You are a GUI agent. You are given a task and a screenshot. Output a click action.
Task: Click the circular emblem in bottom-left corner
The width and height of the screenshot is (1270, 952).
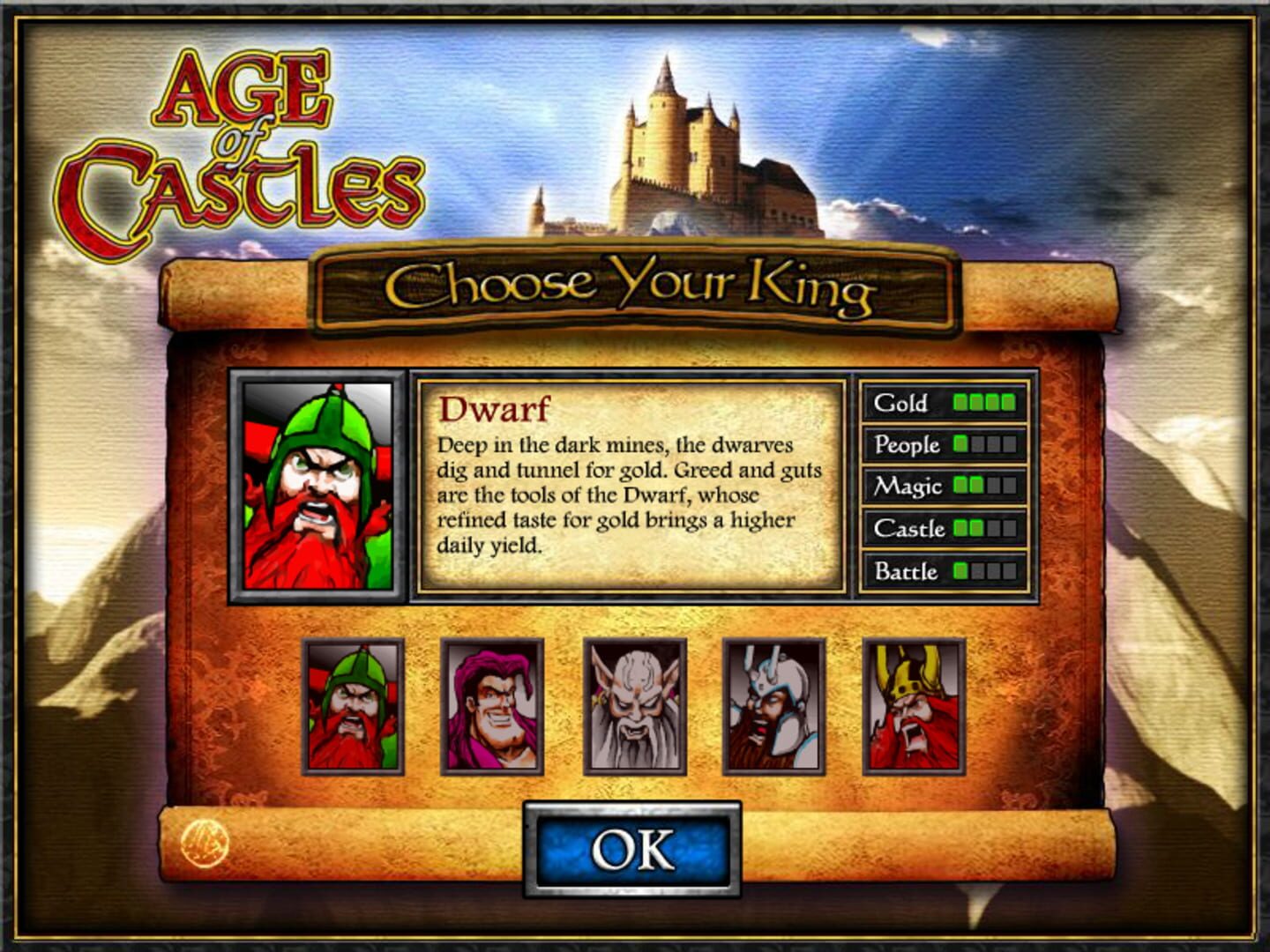click(x=205, y=844)
